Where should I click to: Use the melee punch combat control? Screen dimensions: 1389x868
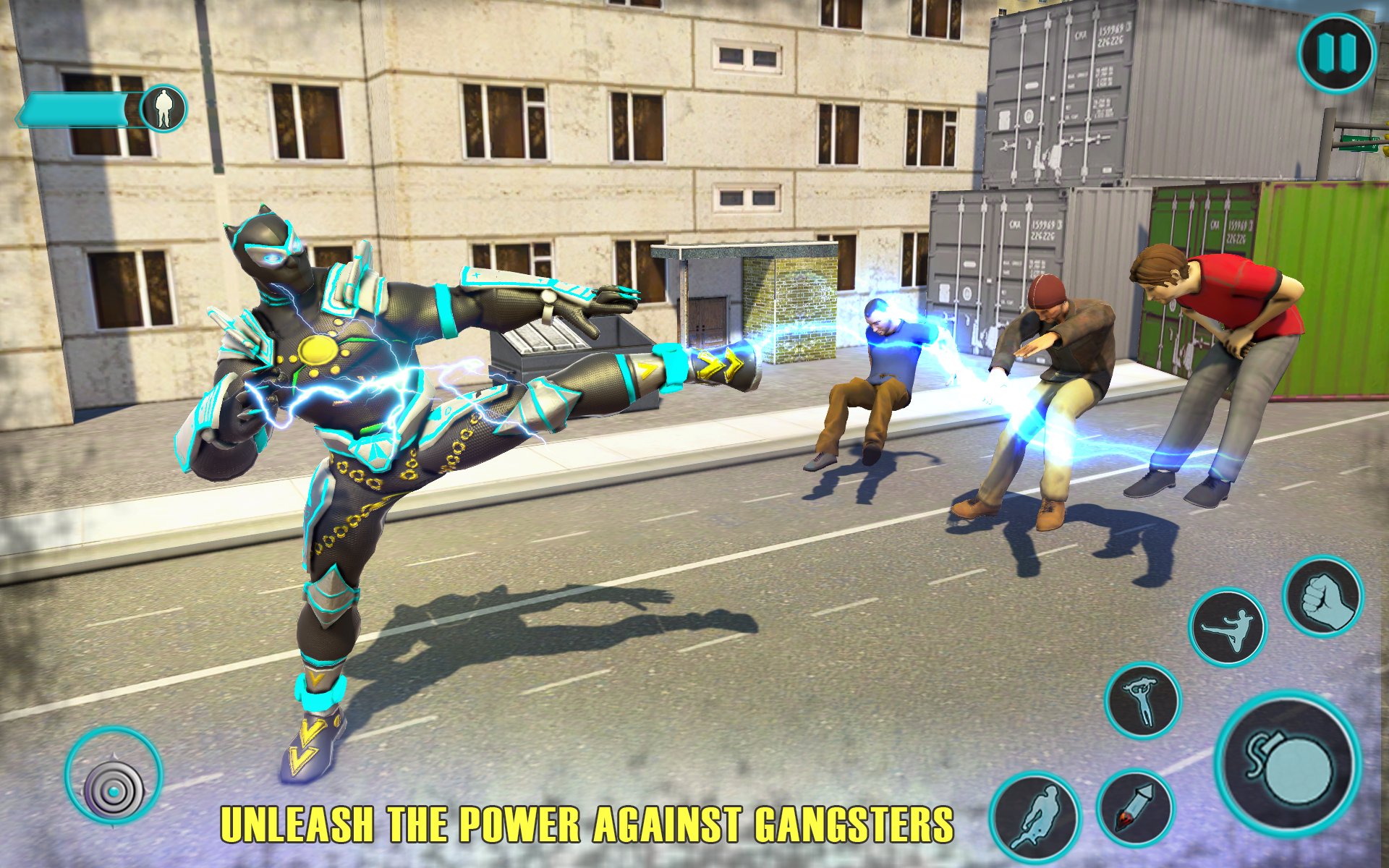[1324, 602]
